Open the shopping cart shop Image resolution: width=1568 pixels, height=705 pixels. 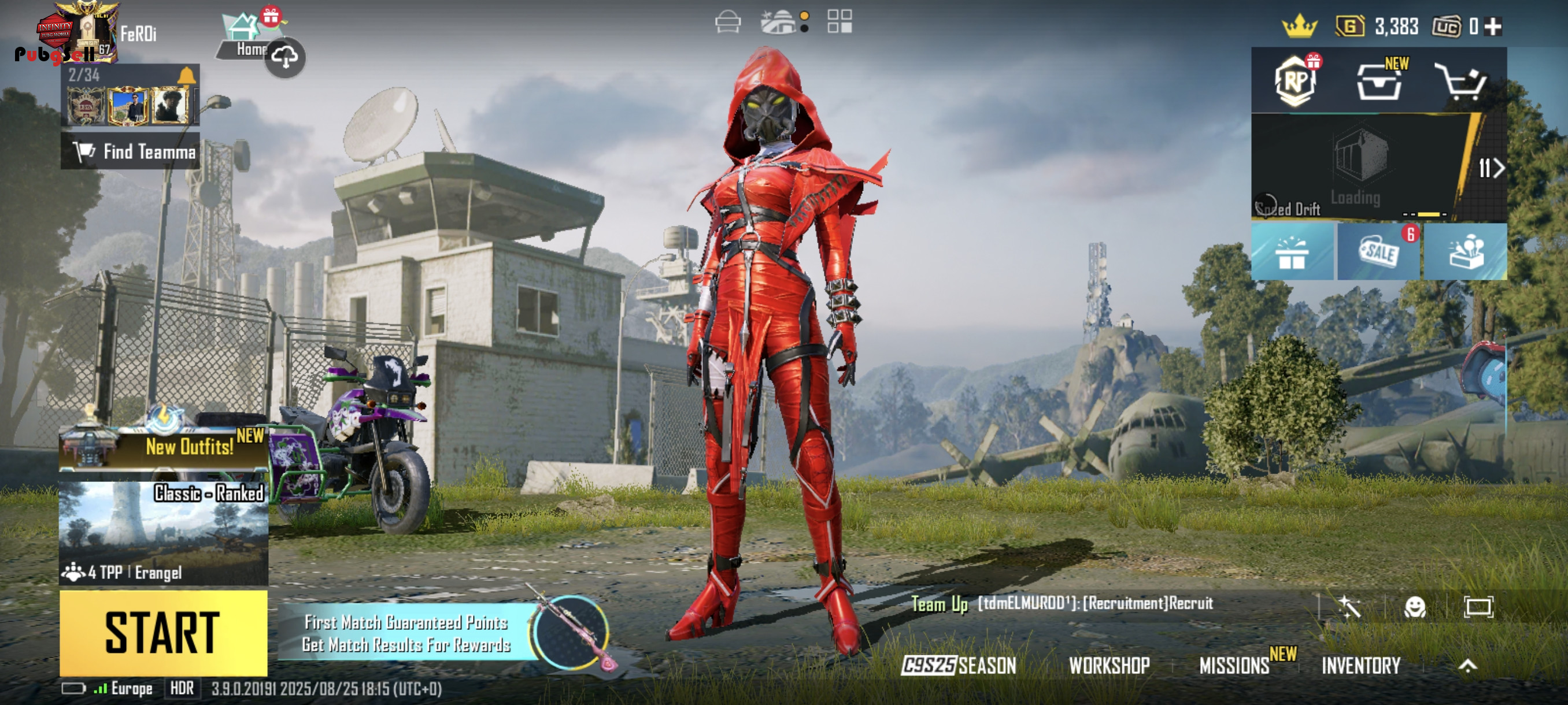pyautogui.click(x=1462, y=81)
